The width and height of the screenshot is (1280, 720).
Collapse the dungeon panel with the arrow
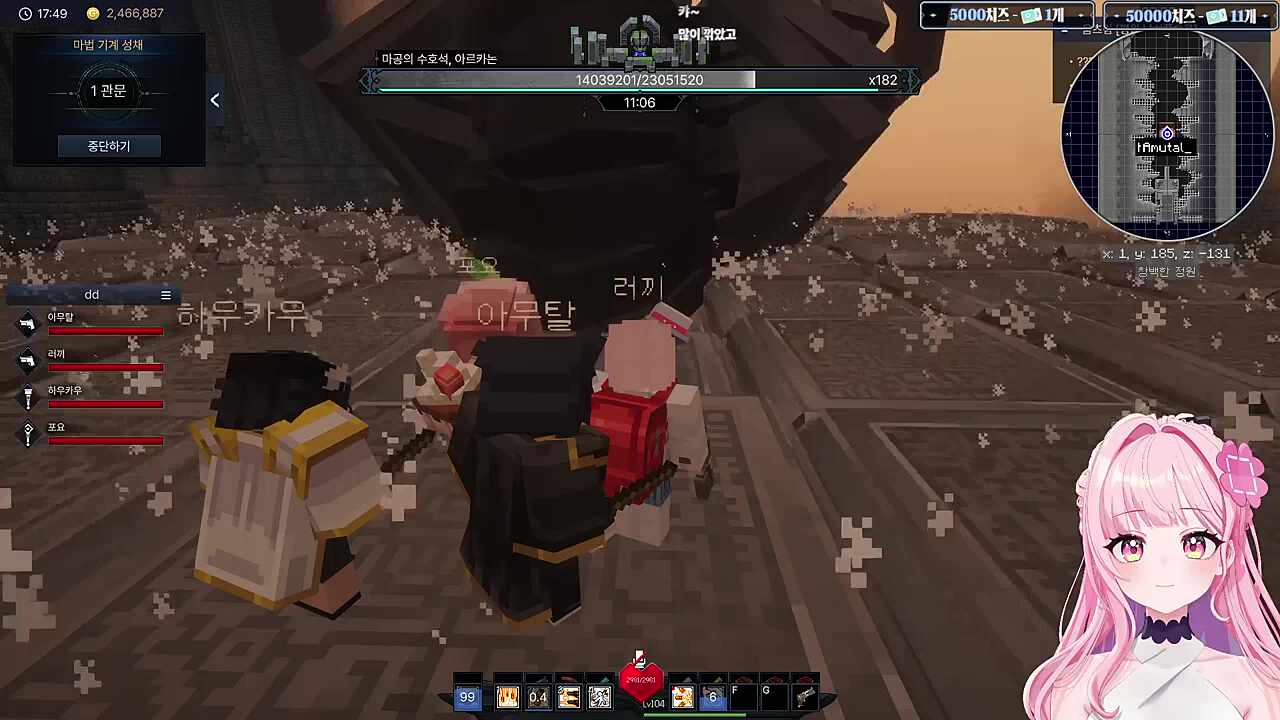pyautogui.click(x=214, y=100)
